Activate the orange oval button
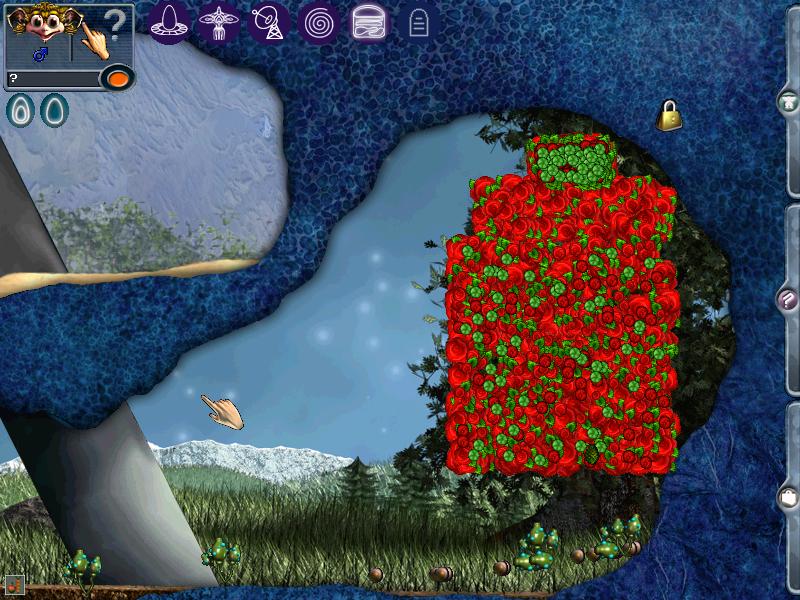 pos(118,78)
